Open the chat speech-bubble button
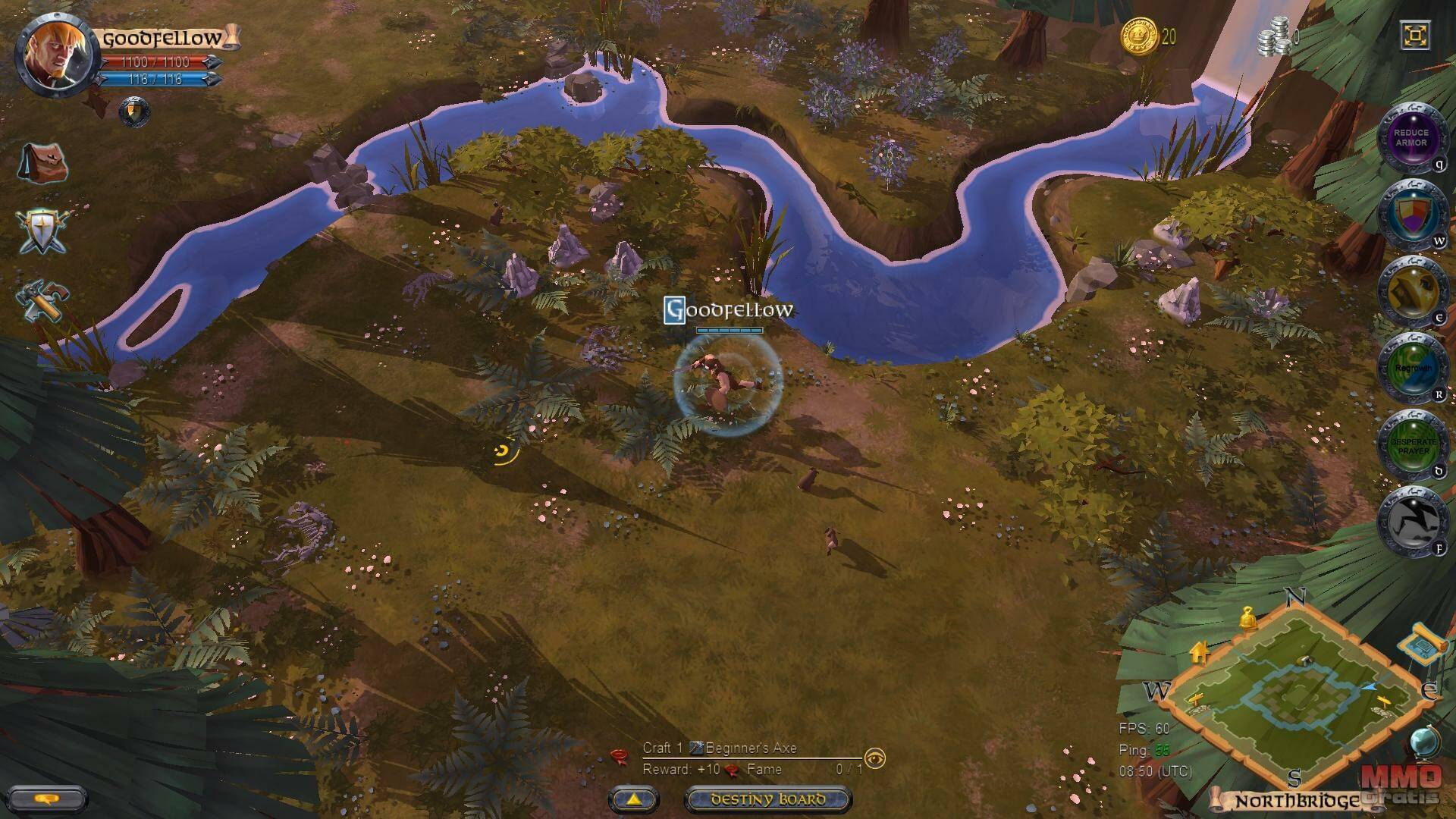1456x819 pixels. (x=48, y=799)
